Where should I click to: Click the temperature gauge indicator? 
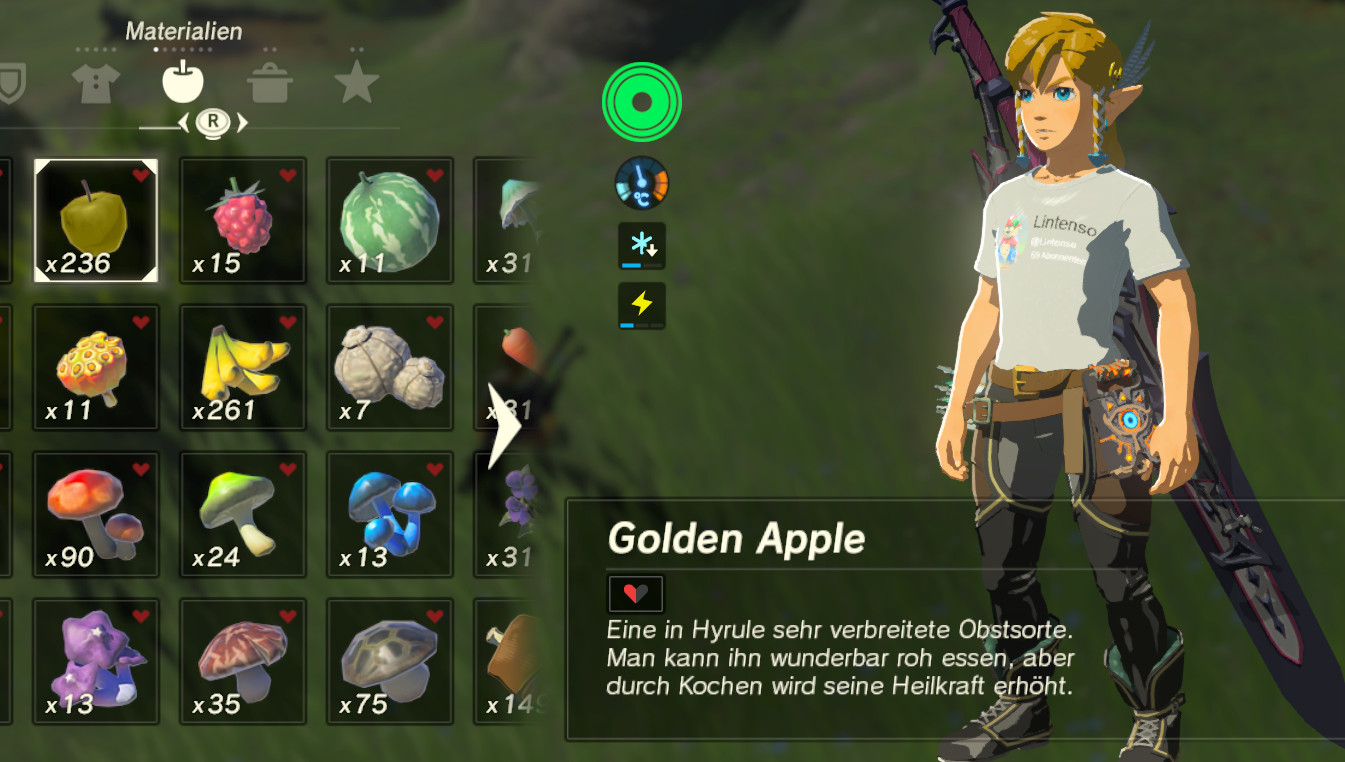click(641, 185)
